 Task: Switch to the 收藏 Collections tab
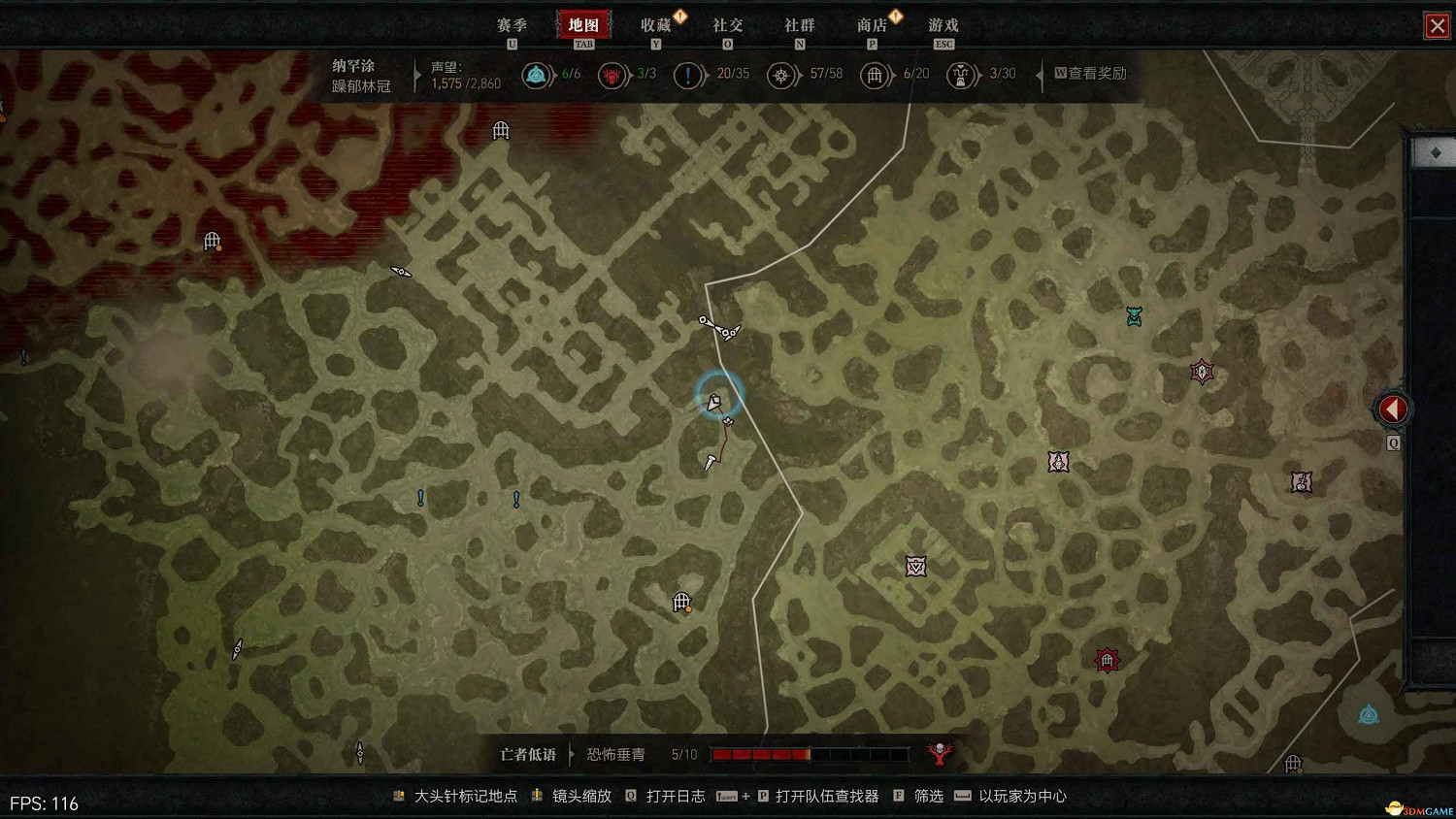(x=656, y=25)
